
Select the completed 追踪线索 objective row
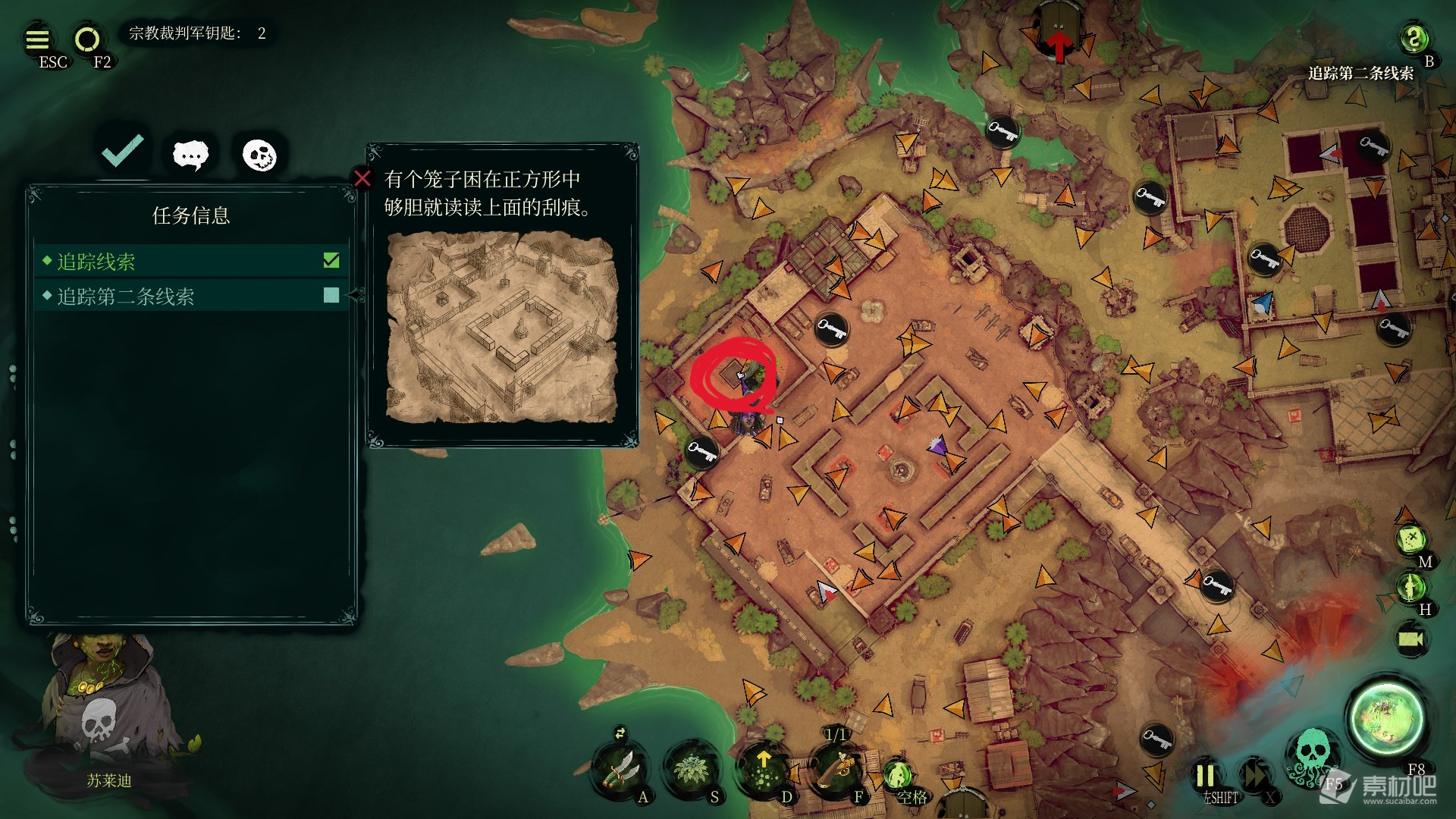click(x=191, y=262)
